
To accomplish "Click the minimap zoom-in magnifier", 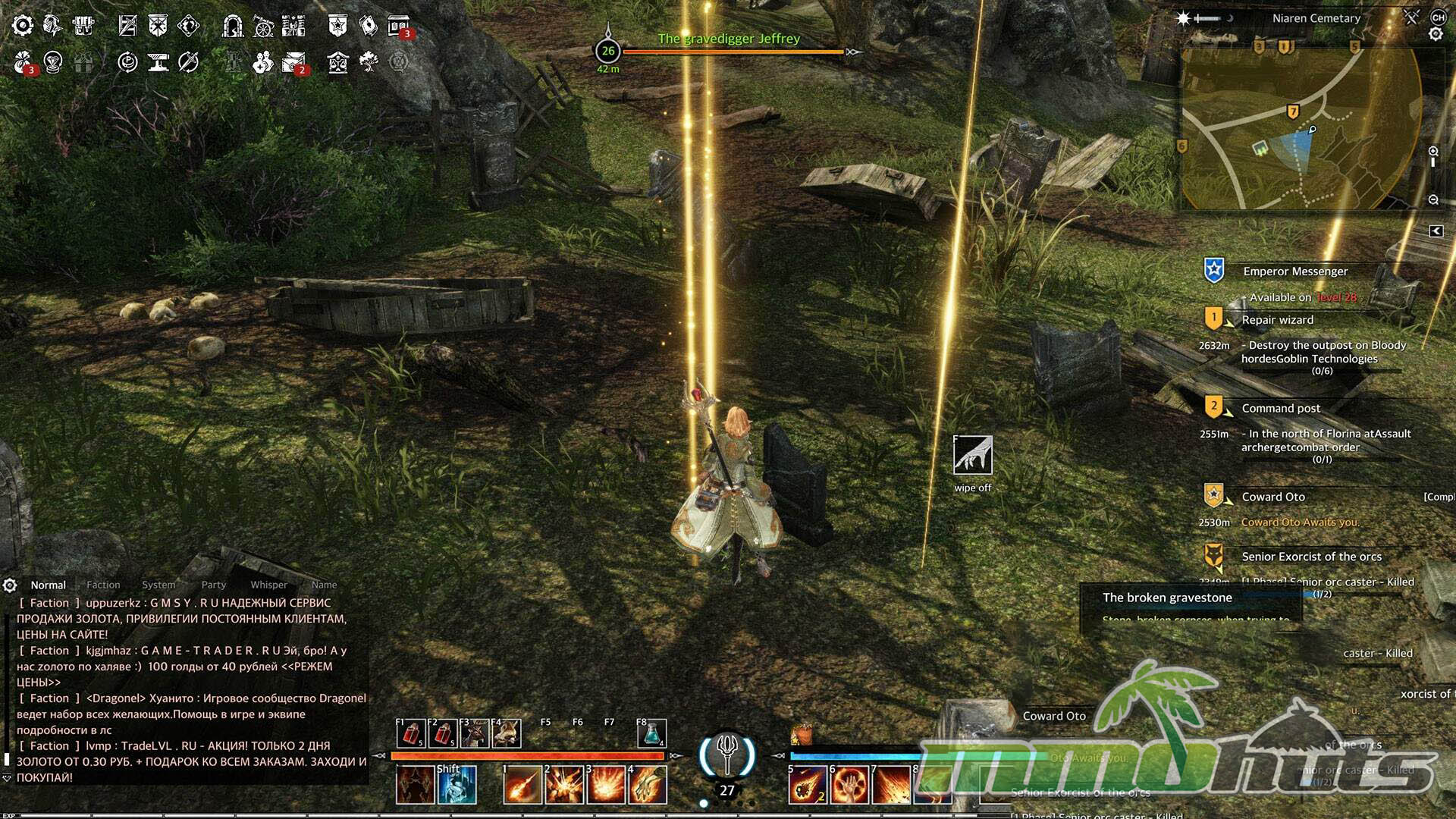I will click(x=1433, y=152).
